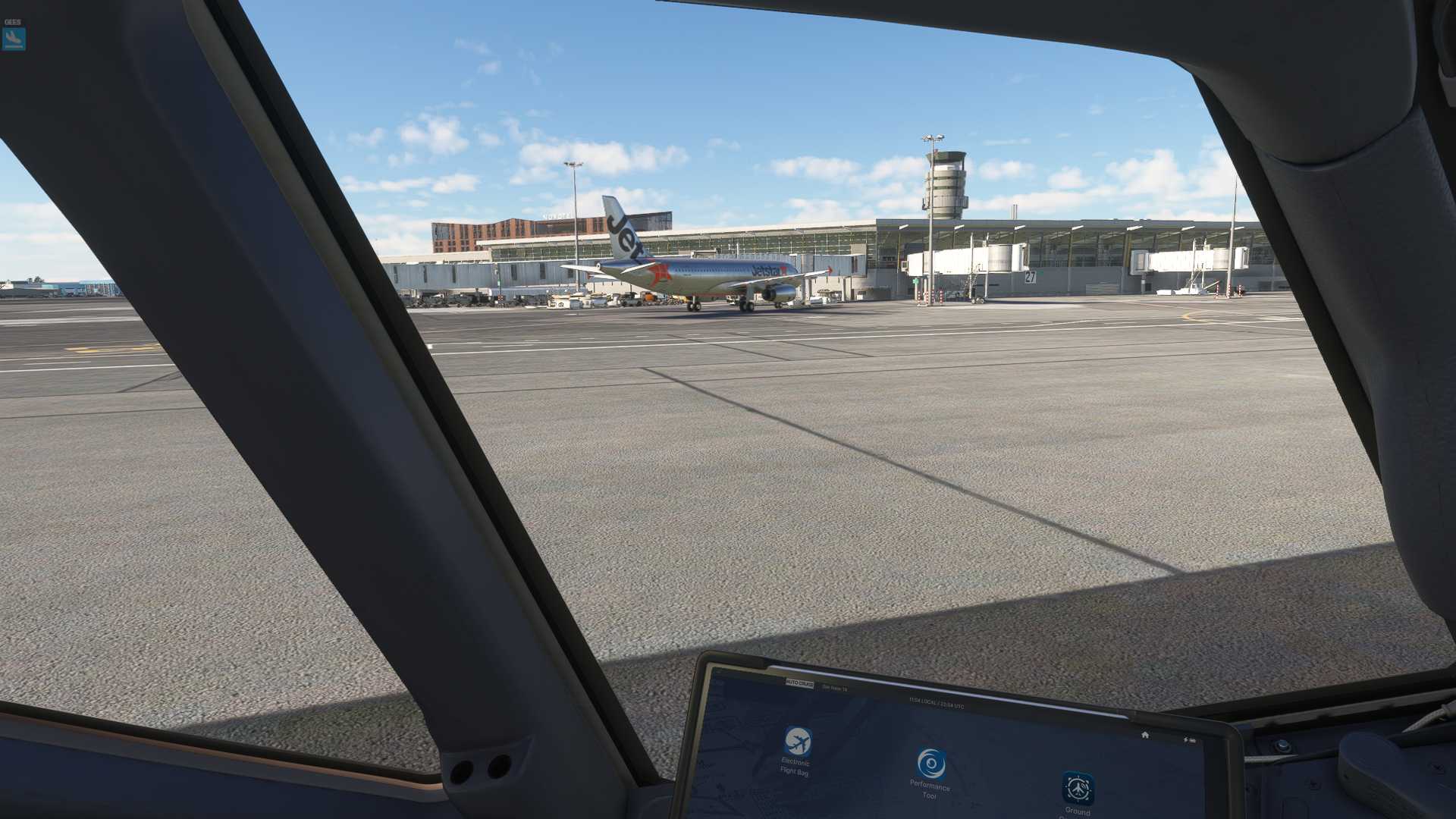This screenshot has width=1456, height=819.
Task: Open the Ground services app on tablet
Action: (x=1078, y=789)
